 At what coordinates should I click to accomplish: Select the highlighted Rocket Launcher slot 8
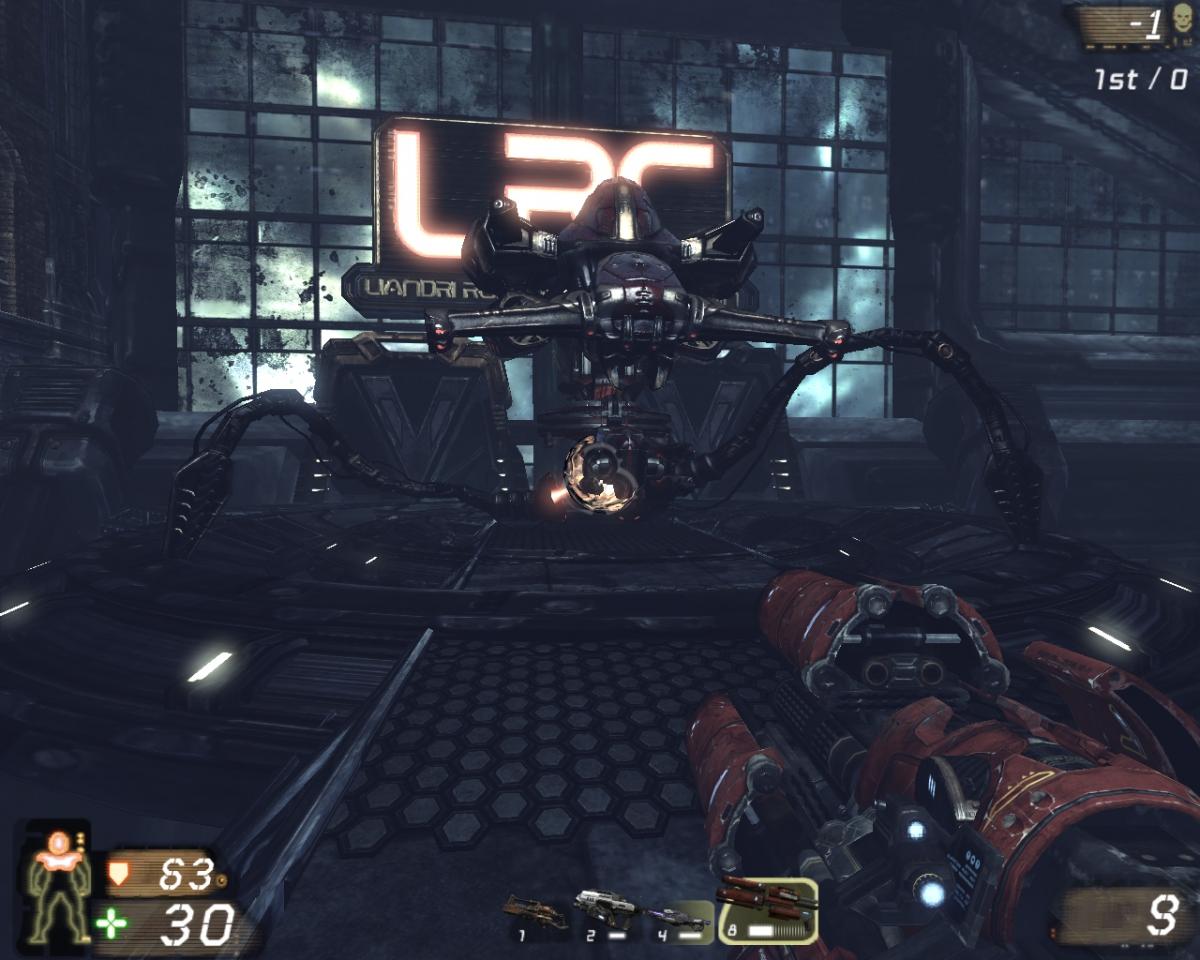pos(767,910)
